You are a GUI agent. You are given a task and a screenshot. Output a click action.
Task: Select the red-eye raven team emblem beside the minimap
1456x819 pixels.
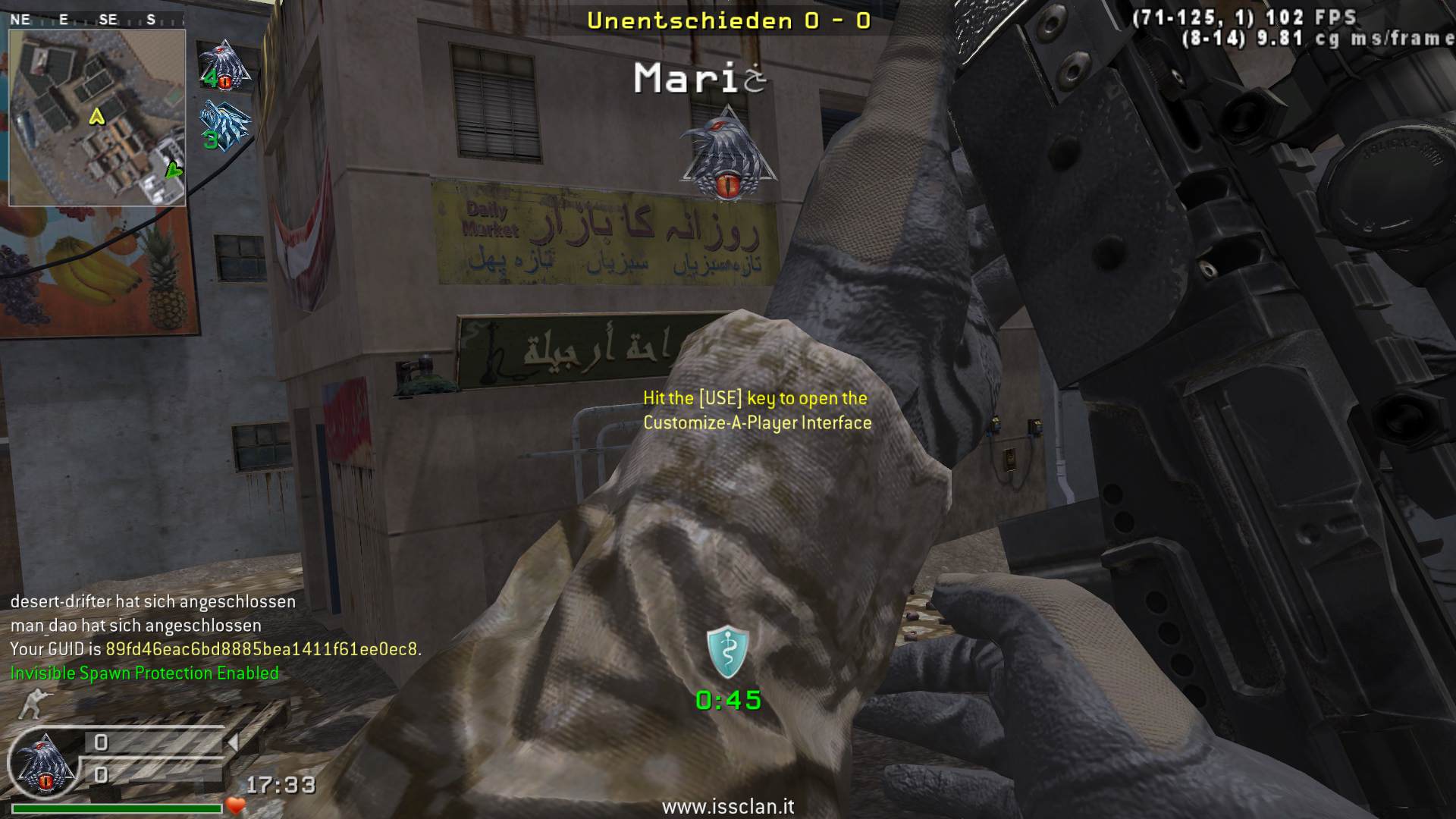pyautogui.click(x=224, y=64)
